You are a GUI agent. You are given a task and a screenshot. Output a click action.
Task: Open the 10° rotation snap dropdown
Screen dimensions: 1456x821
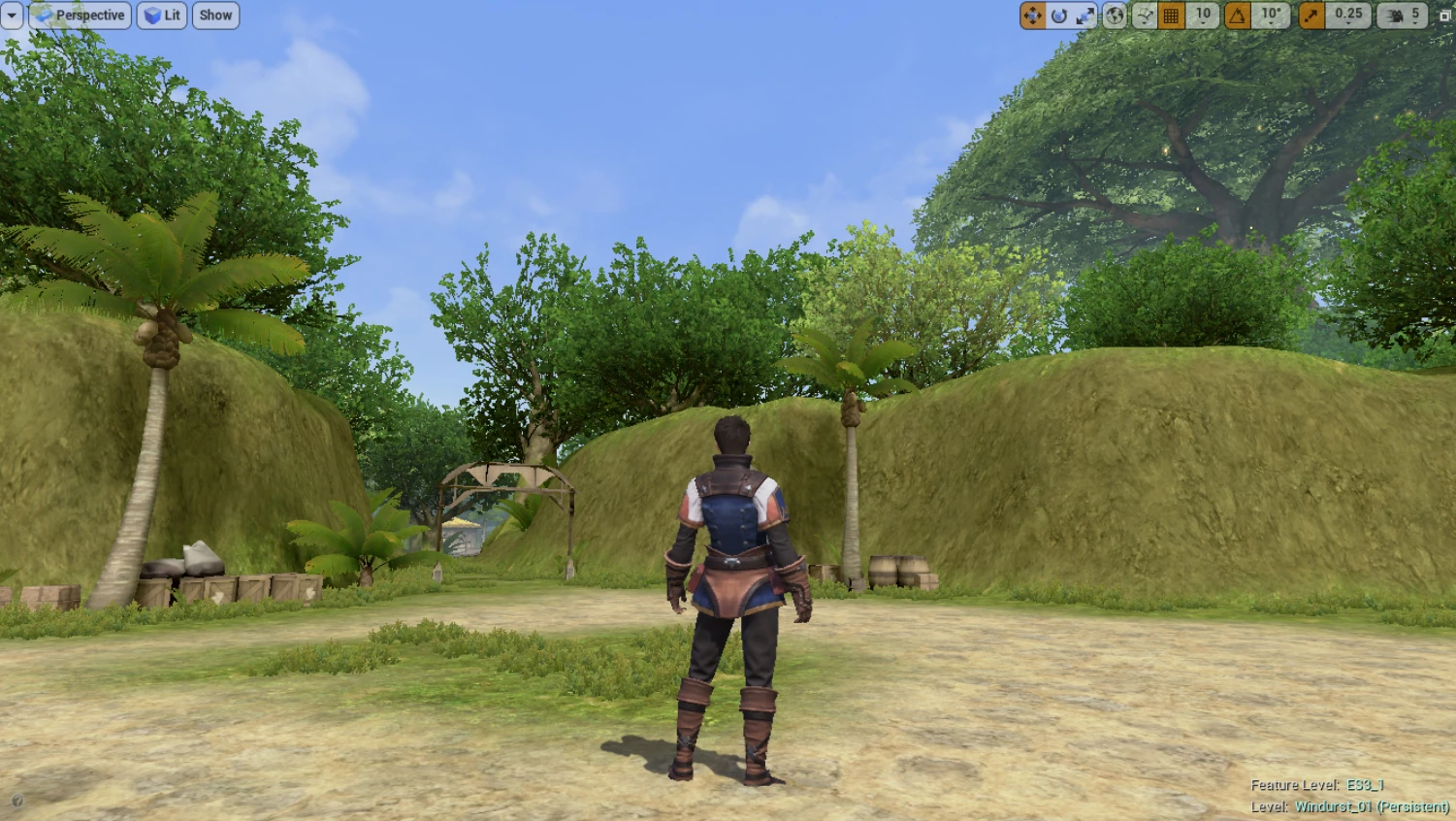(1271, 16)
